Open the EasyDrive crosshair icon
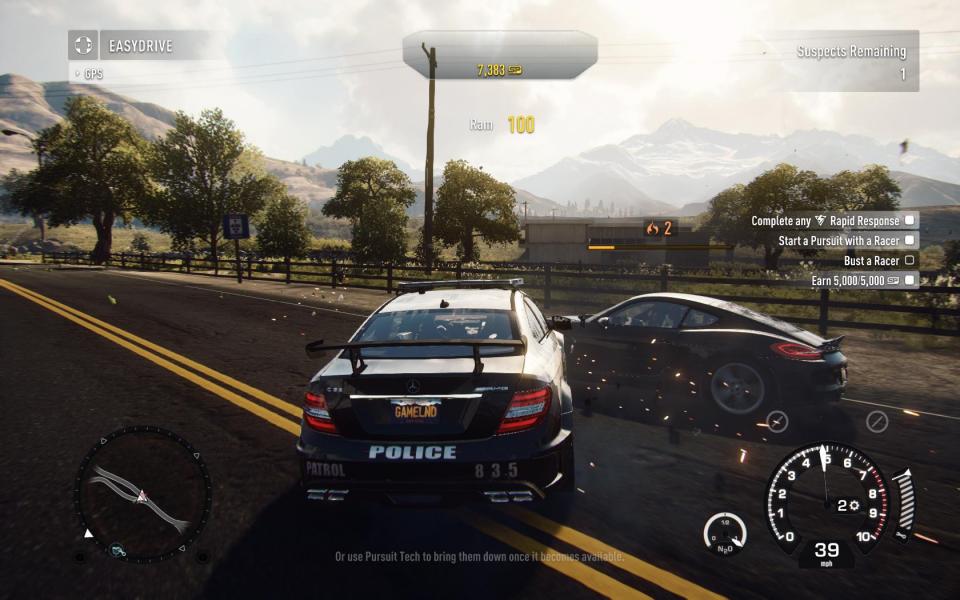 tap(83, 45)
